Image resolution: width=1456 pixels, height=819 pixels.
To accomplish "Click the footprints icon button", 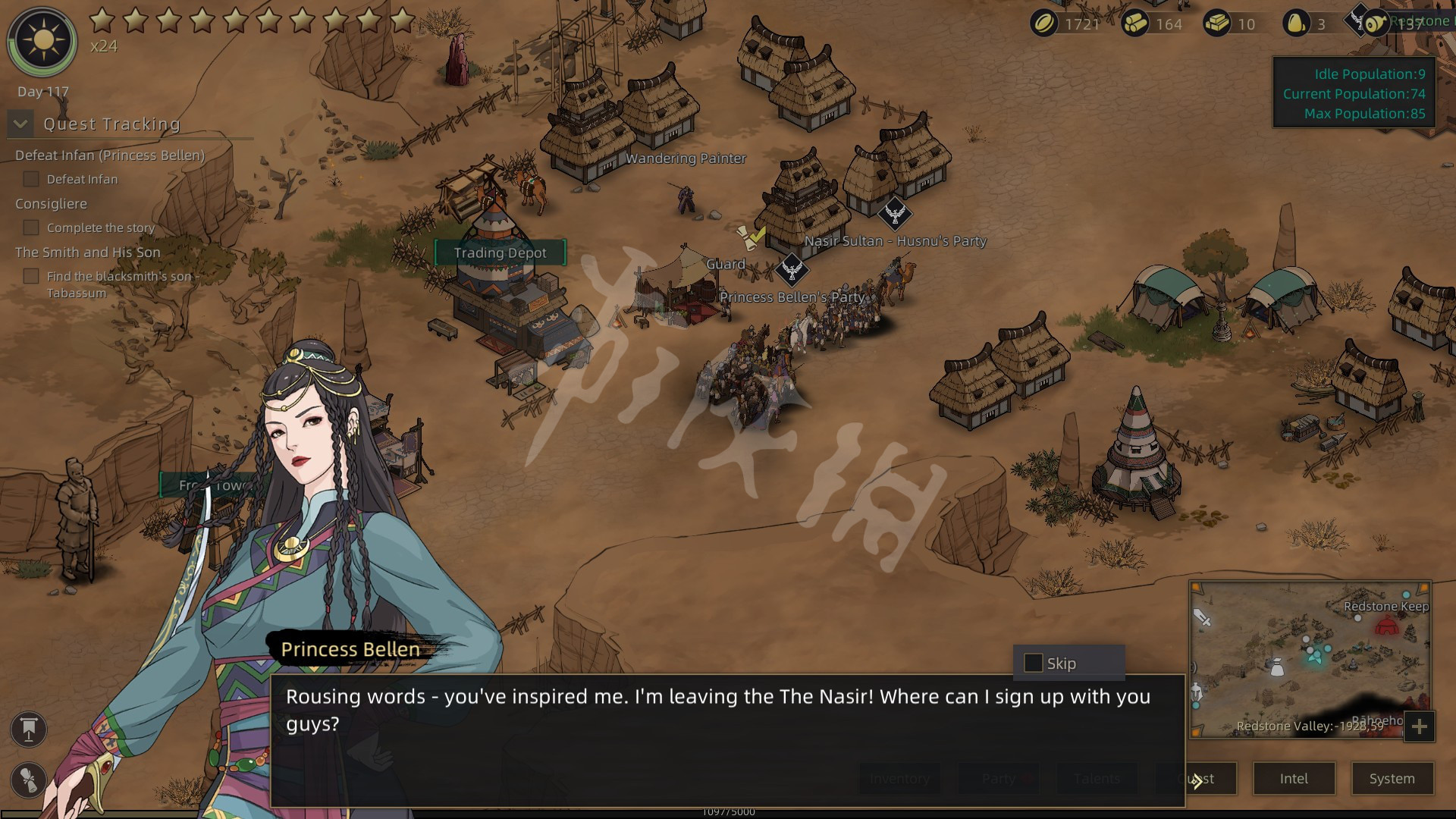I will pyautogui.click(x=29, y=780).
